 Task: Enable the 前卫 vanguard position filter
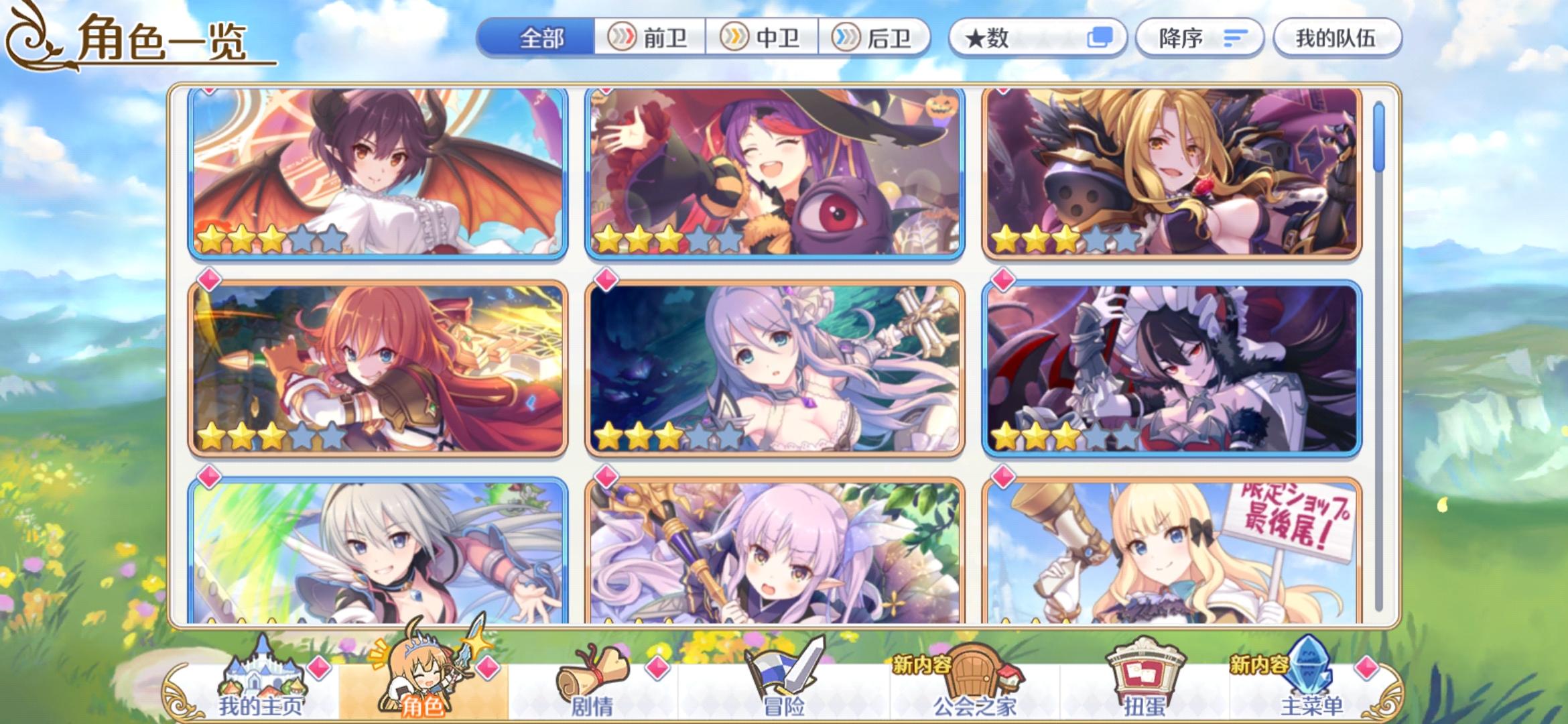pyautogui.click(x=651, y=38)
